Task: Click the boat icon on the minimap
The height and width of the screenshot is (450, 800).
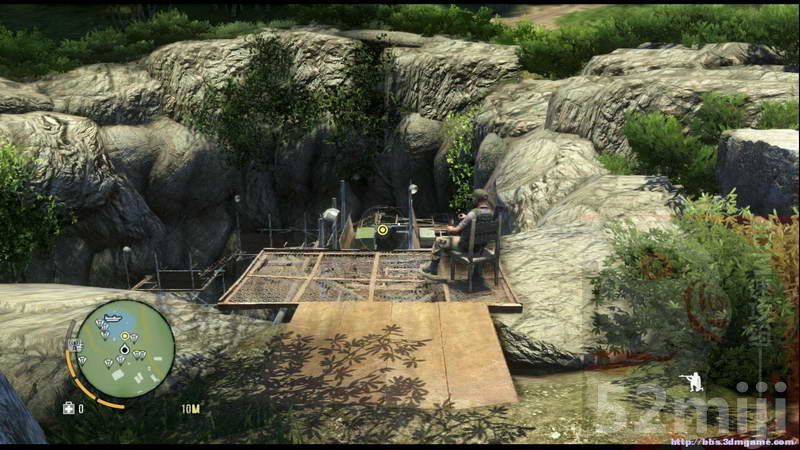Action: [x=113, y=318]
